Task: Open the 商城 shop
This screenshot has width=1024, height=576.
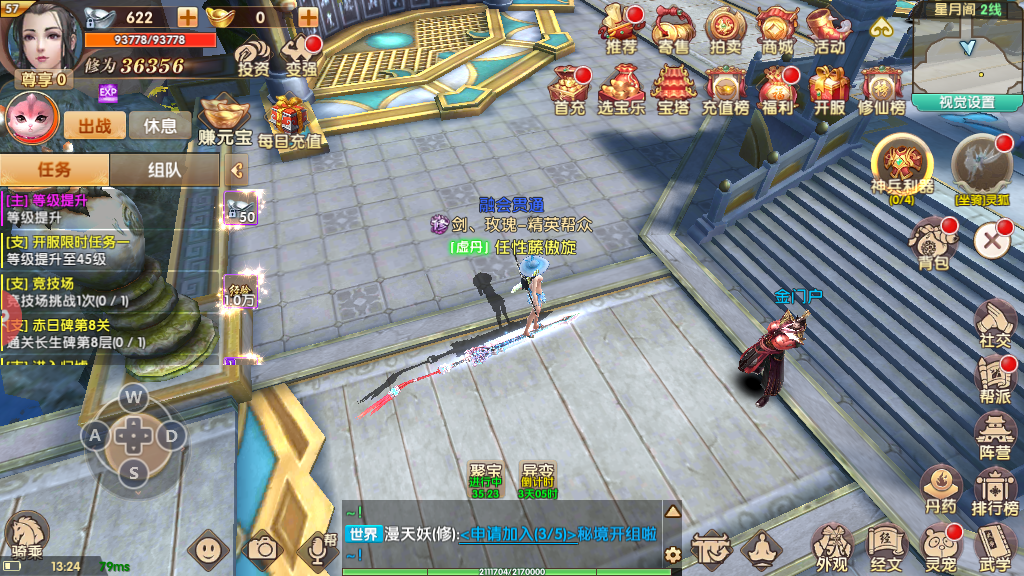Action: [x=777, y=28]
